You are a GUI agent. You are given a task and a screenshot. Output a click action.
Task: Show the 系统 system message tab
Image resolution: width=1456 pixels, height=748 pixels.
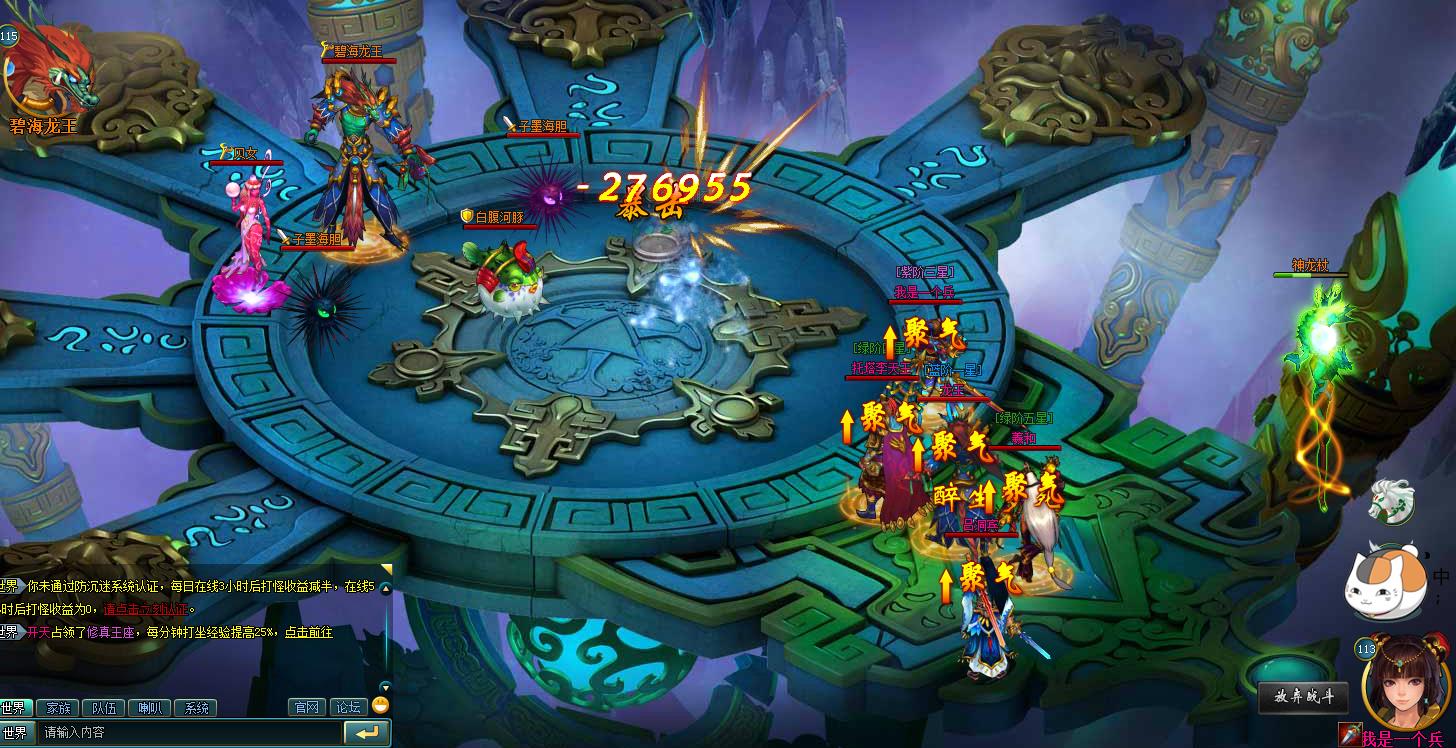(x=196, y=708)
